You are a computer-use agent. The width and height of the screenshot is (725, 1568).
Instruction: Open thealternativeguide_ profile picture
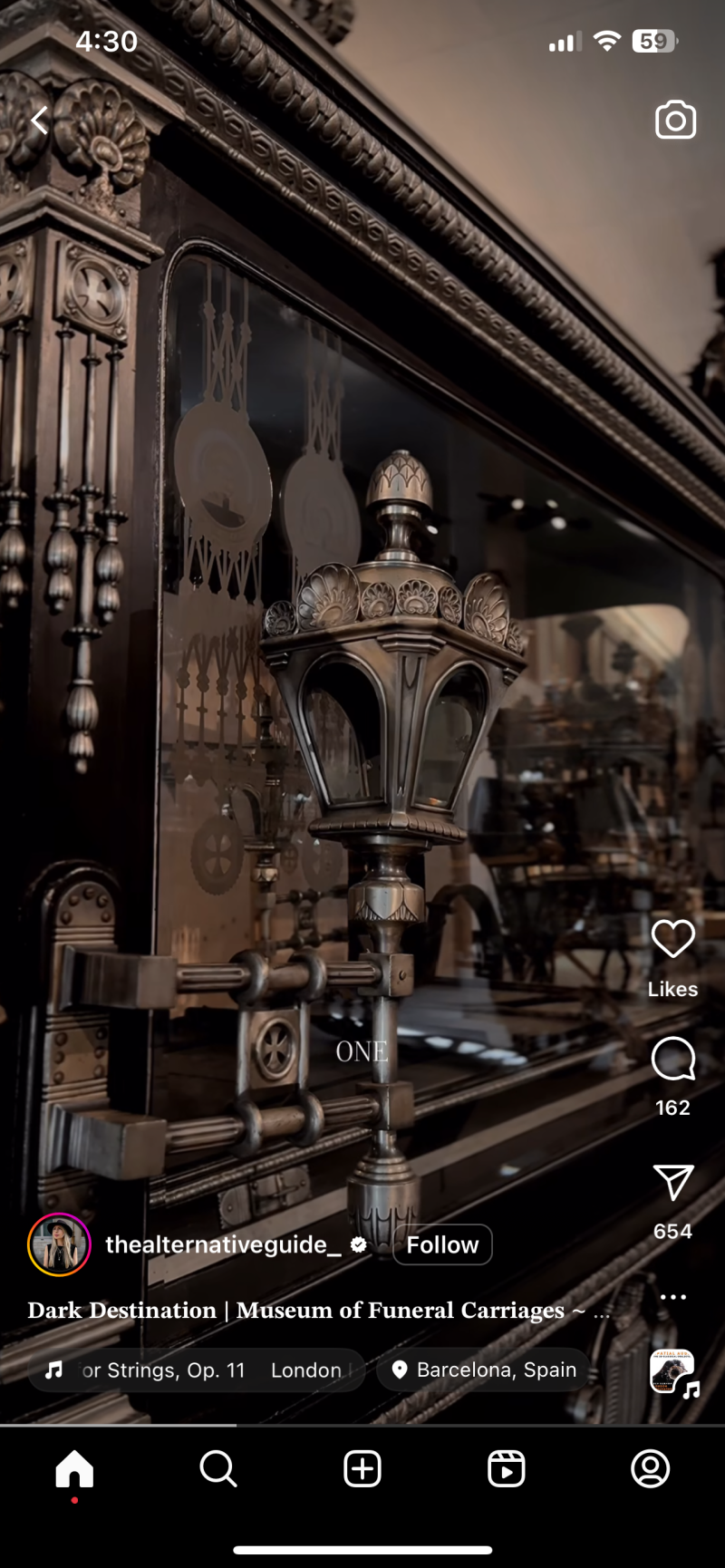coord(60,1244)
